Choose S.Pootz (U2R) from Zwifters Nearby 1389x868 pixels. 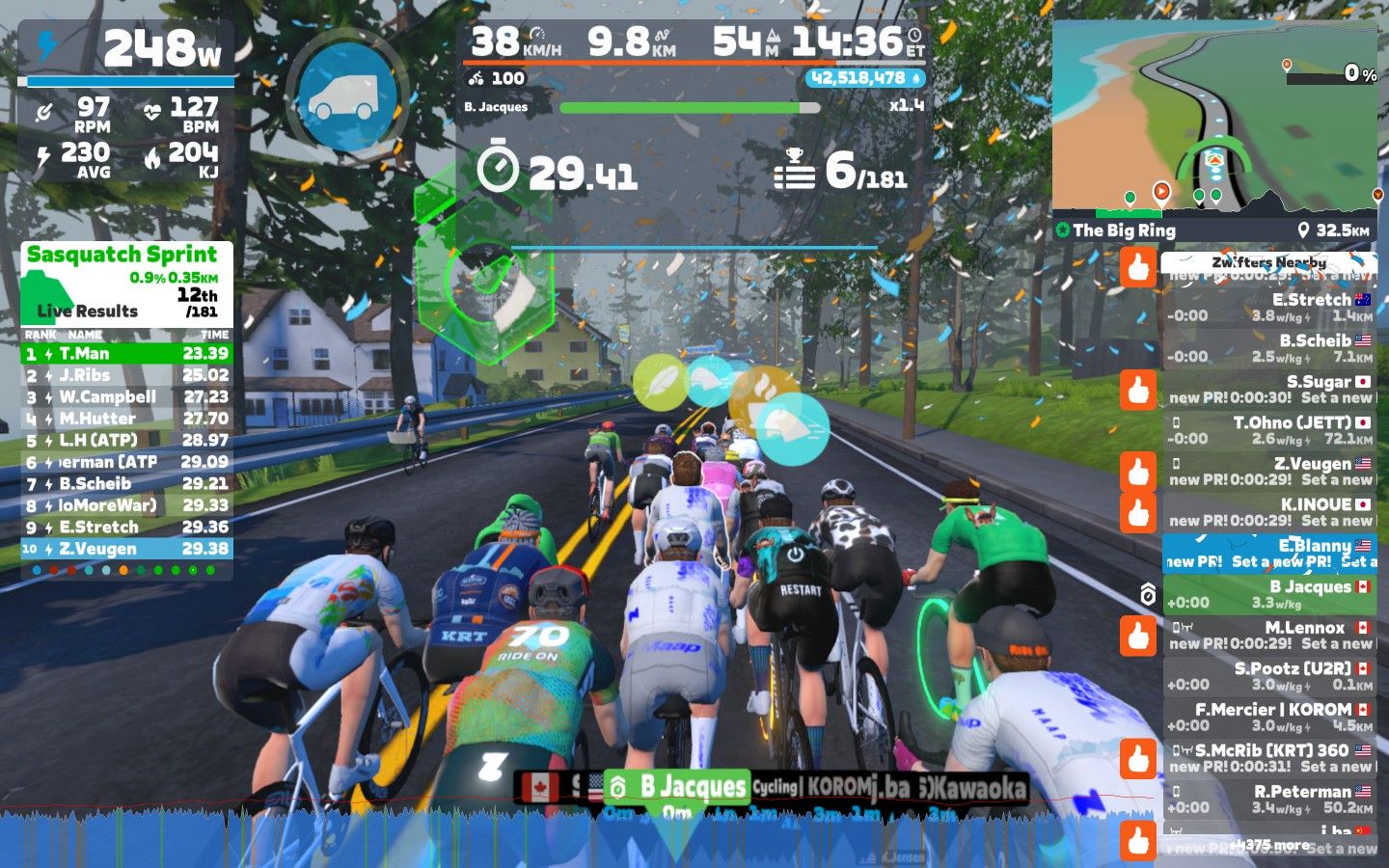(x=1268, y=676)
